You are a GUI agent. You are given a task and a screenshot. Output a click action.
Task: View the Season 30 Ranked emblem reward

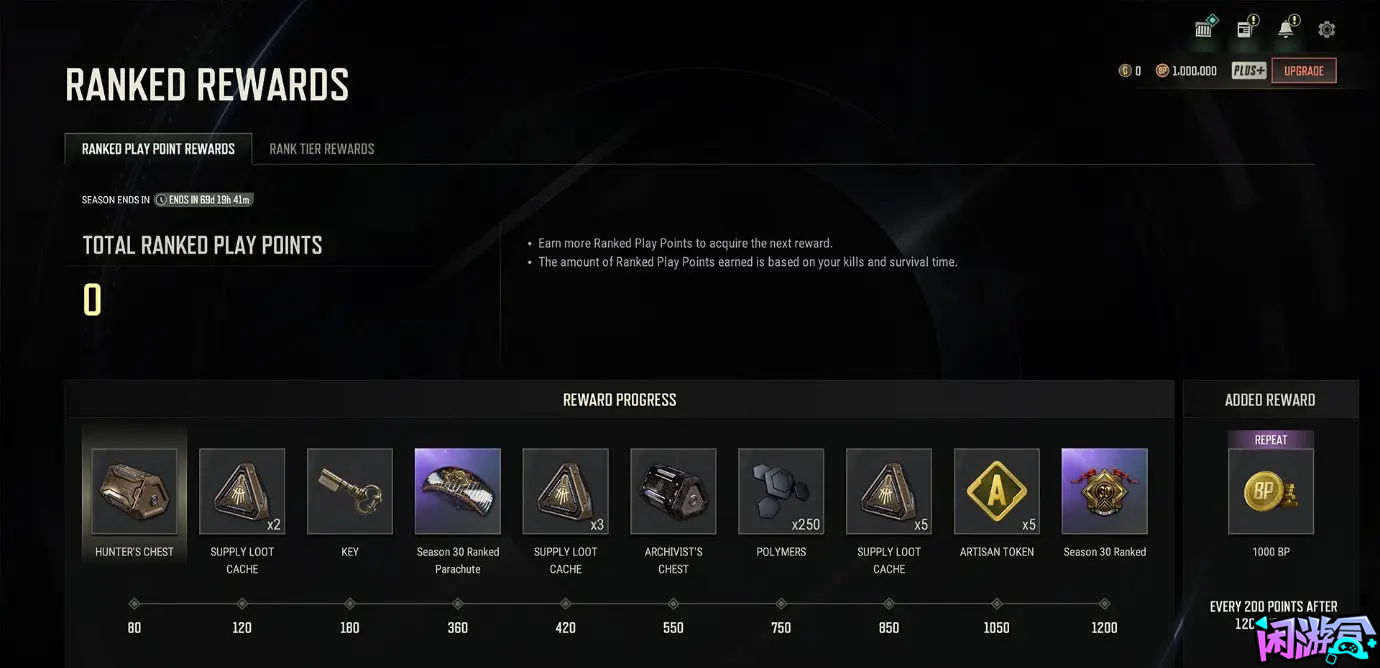coord(1105,491)
